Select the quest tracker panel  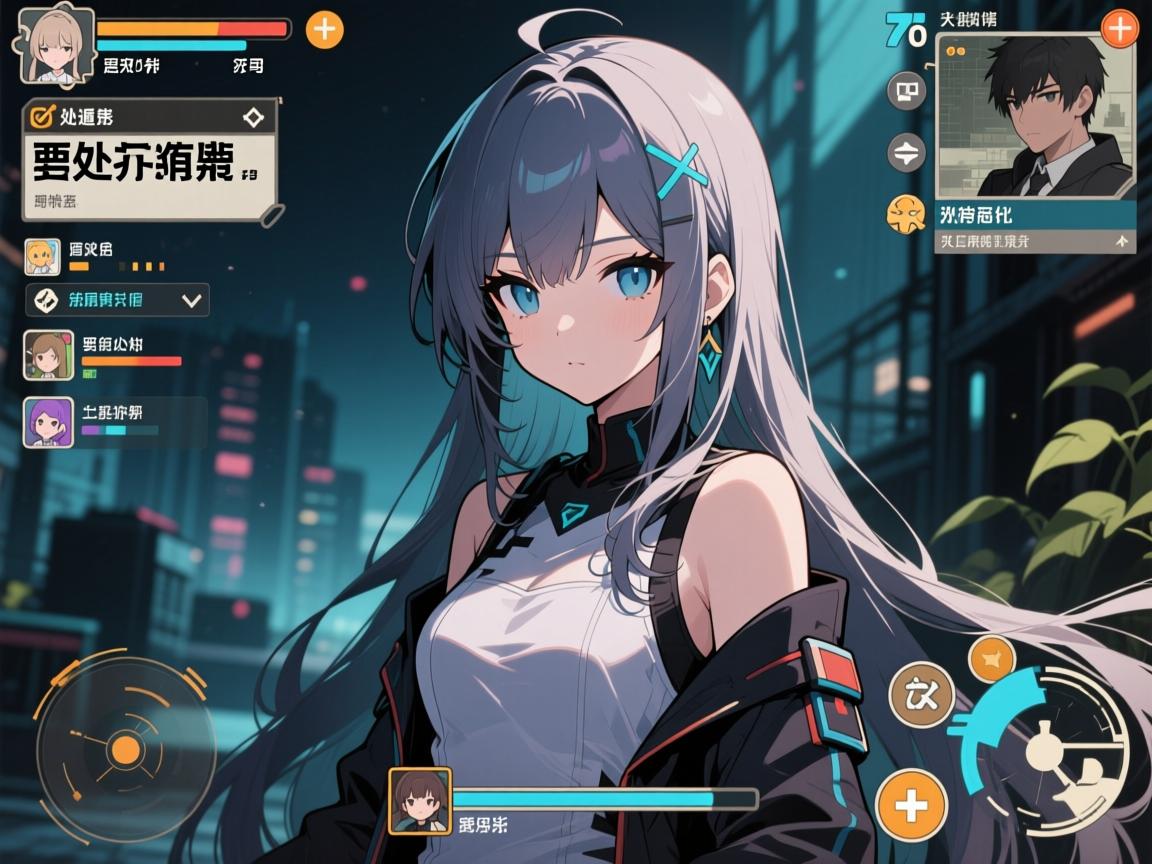(150, 162)
